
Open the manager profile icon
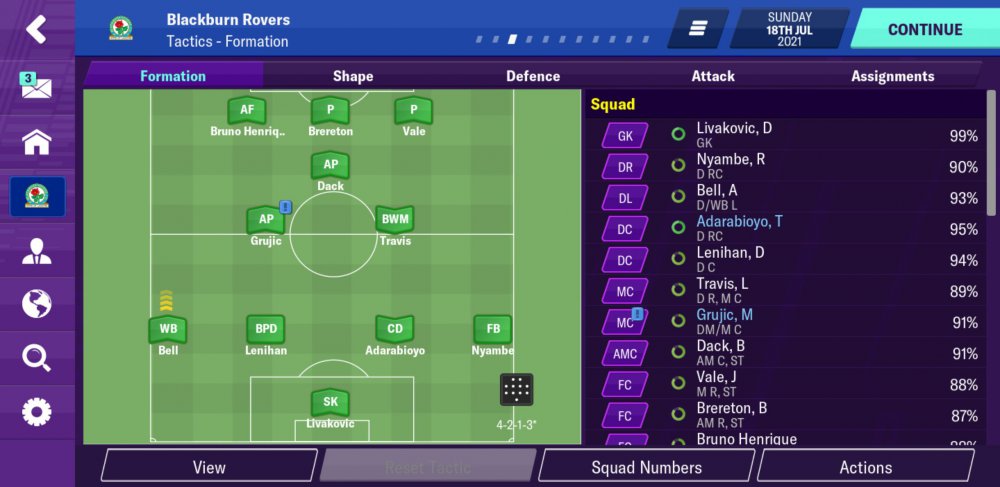pyautogui.click(x=36, y=250)
